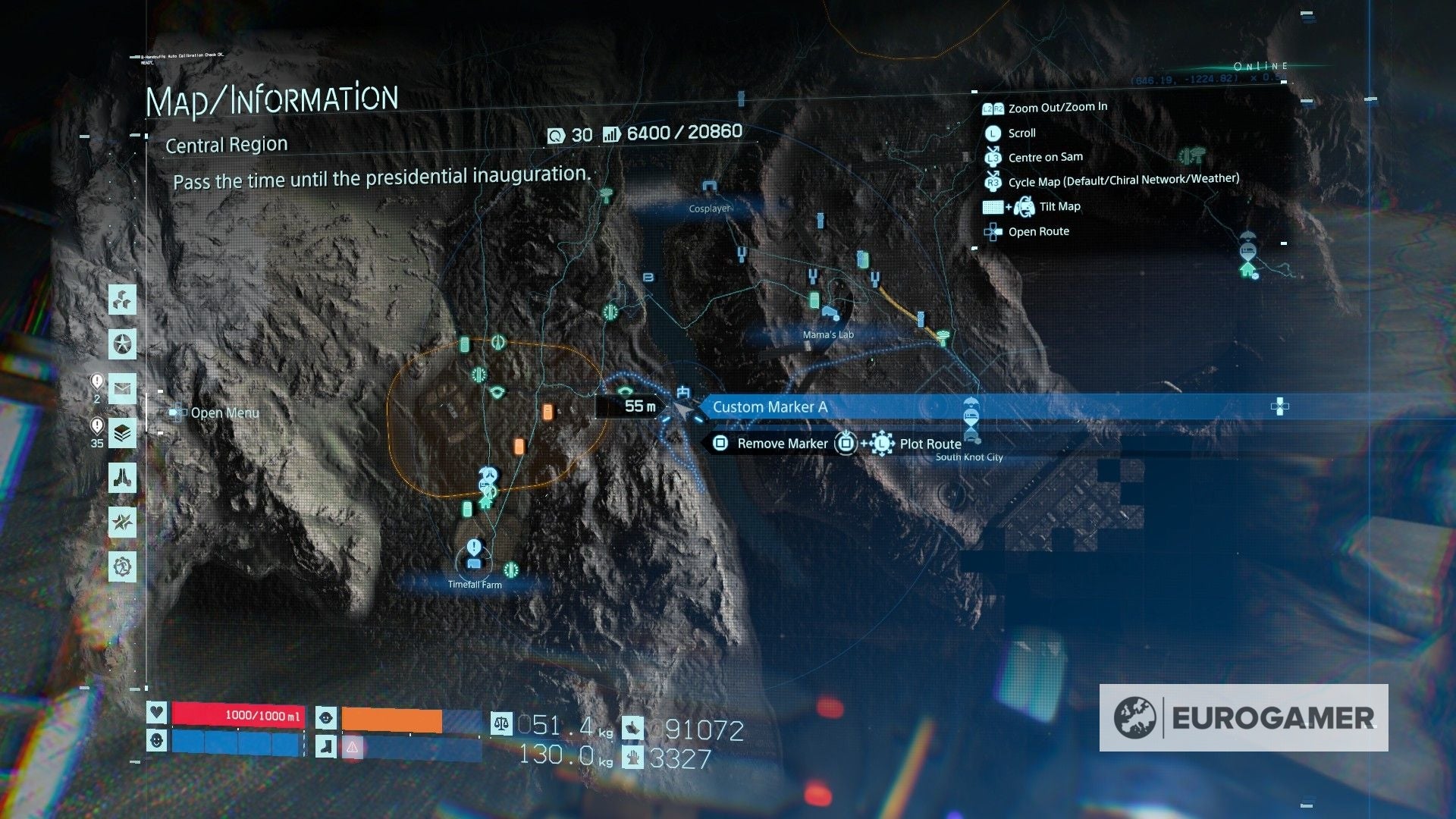
Task: Activate Plot Route for the marker
Action: (x=930, y=444)
